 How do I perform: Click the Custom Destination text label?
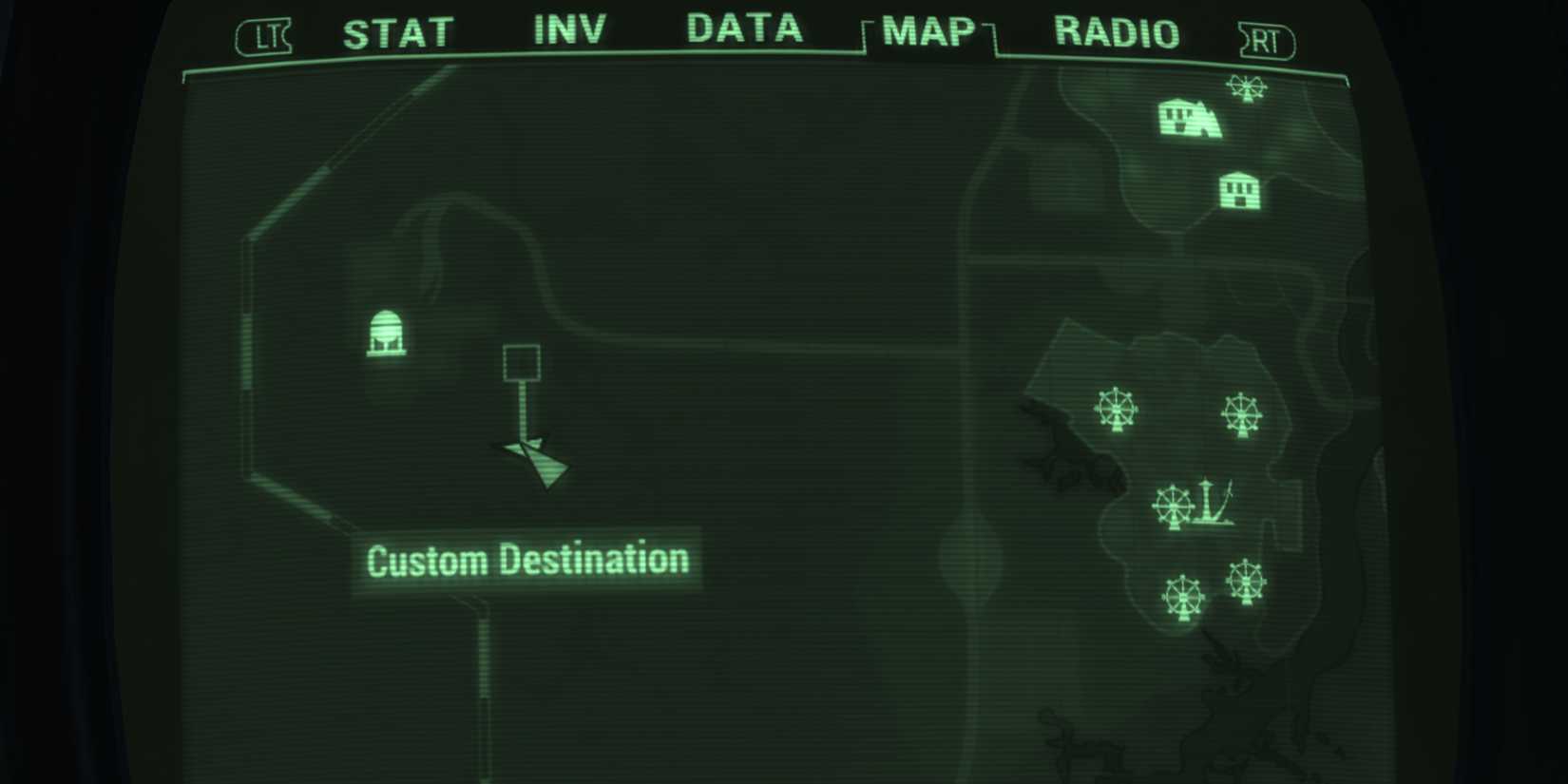528,559
